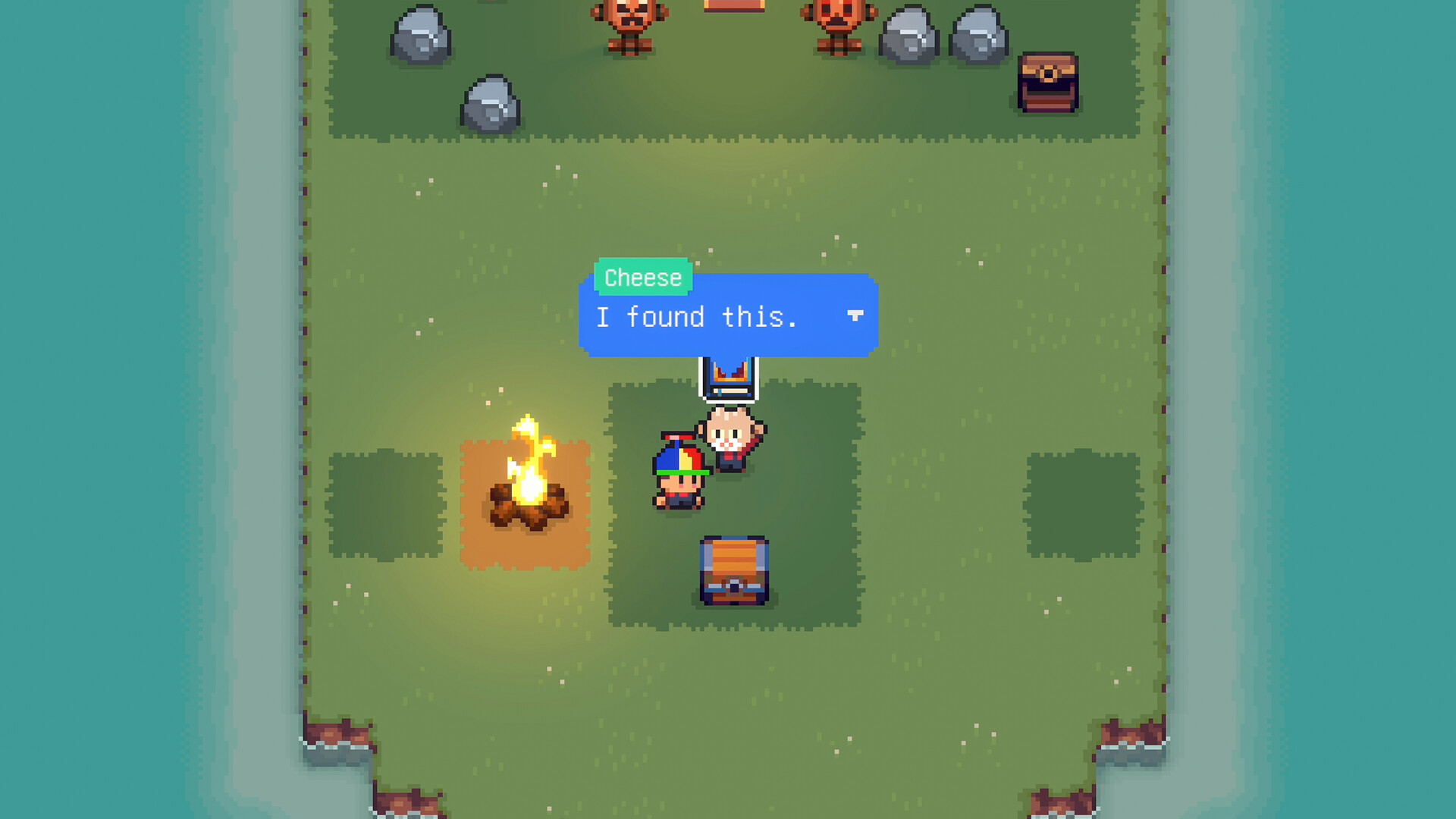Viewport: 1456px width, 819px height.
Task: Click the dark grass patch left of the campfire
Action: coord(387,504)
